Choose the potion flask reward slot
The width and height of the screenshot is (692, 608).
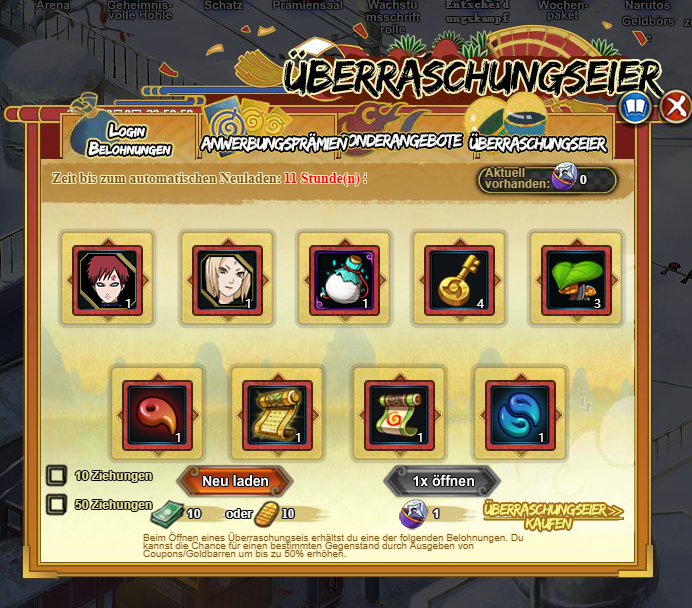pyautogui.click(x=344, y=278)
